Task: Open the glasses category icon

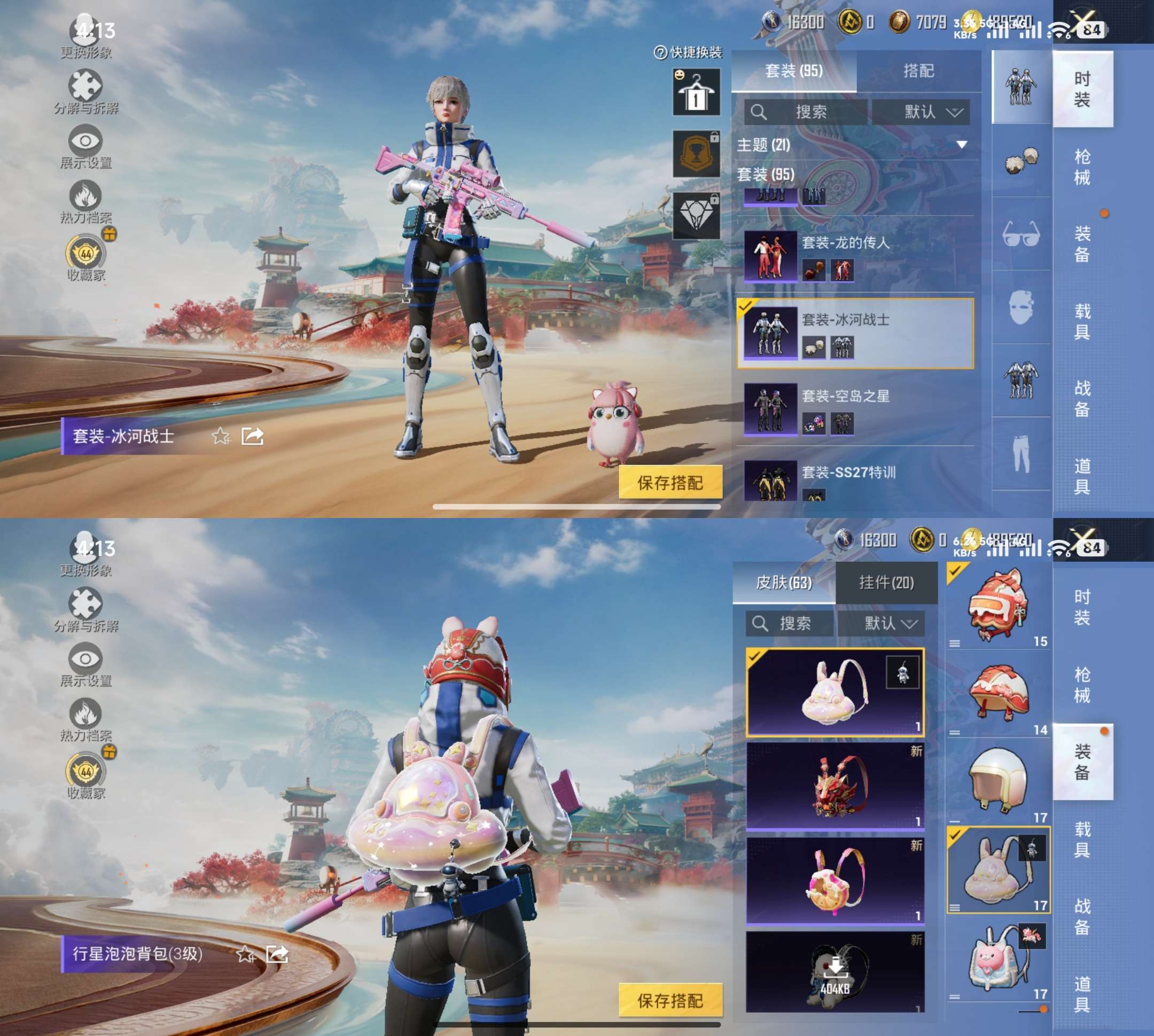Action: pyautogui.click(x=1020, y=234)
